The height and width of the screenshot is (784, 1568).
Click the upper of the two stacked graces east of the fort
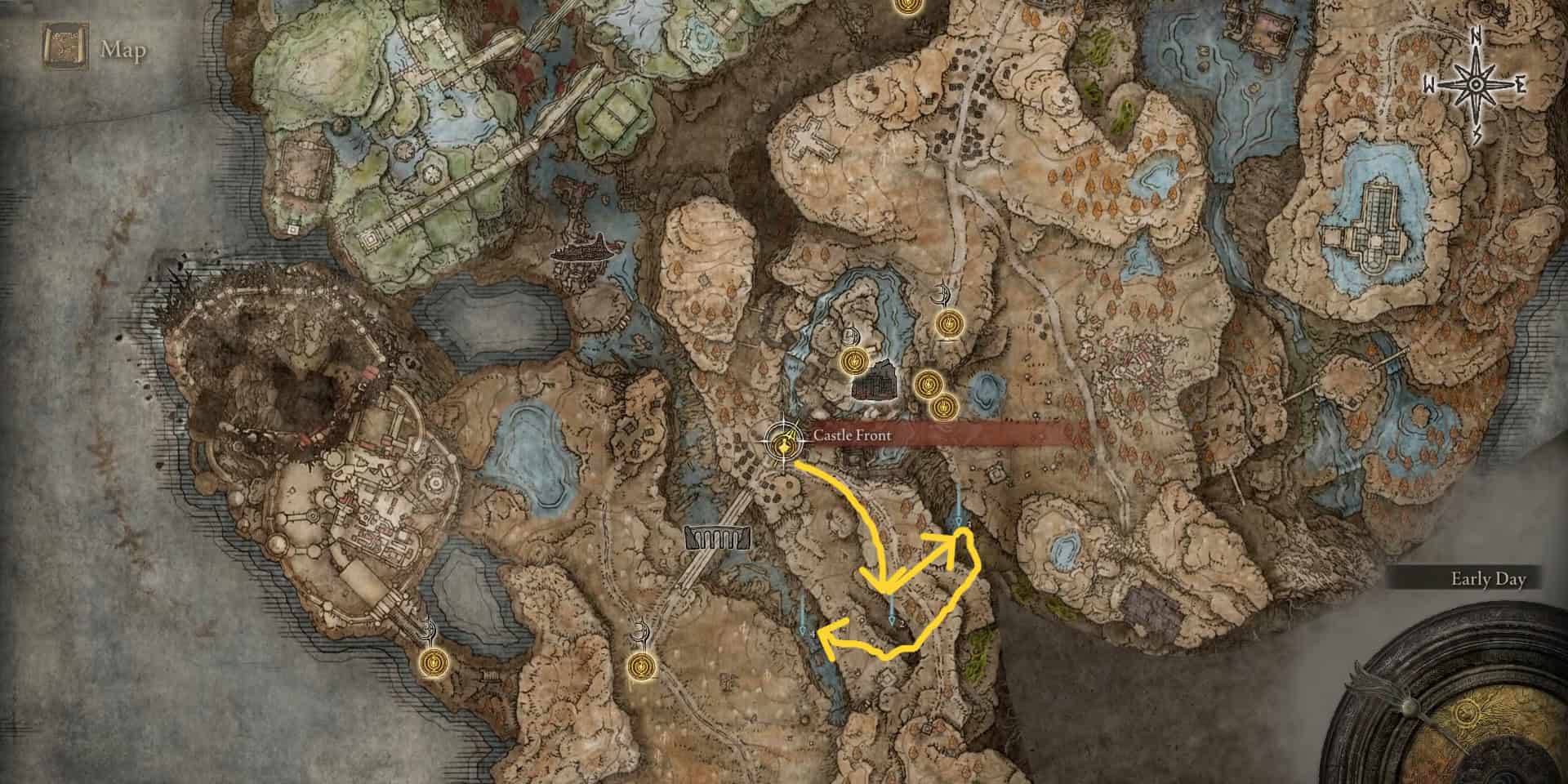click(928, 384)
